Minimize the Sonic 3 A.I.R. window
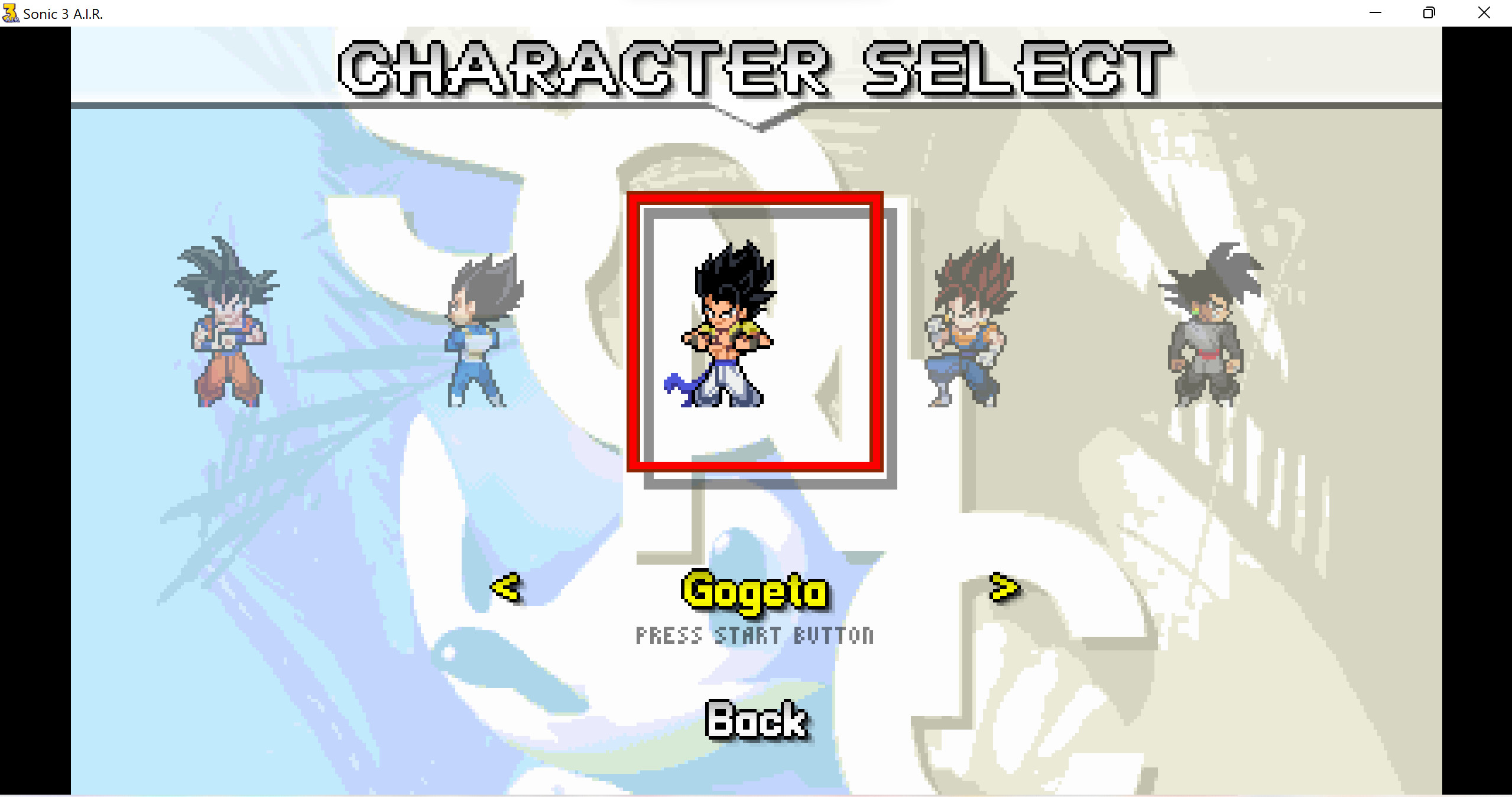The image size is (1512, 797). click(x=1376, y=12)
